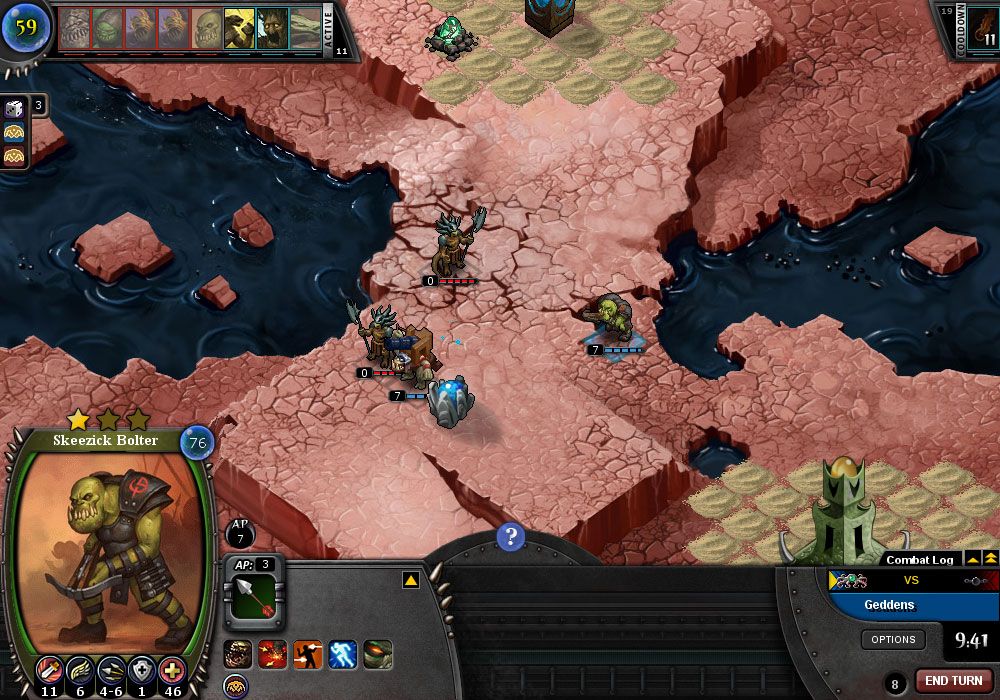Select the green armored helmet ability icon
This screenshot has width=1000, height=700.
tap(378, 655)
